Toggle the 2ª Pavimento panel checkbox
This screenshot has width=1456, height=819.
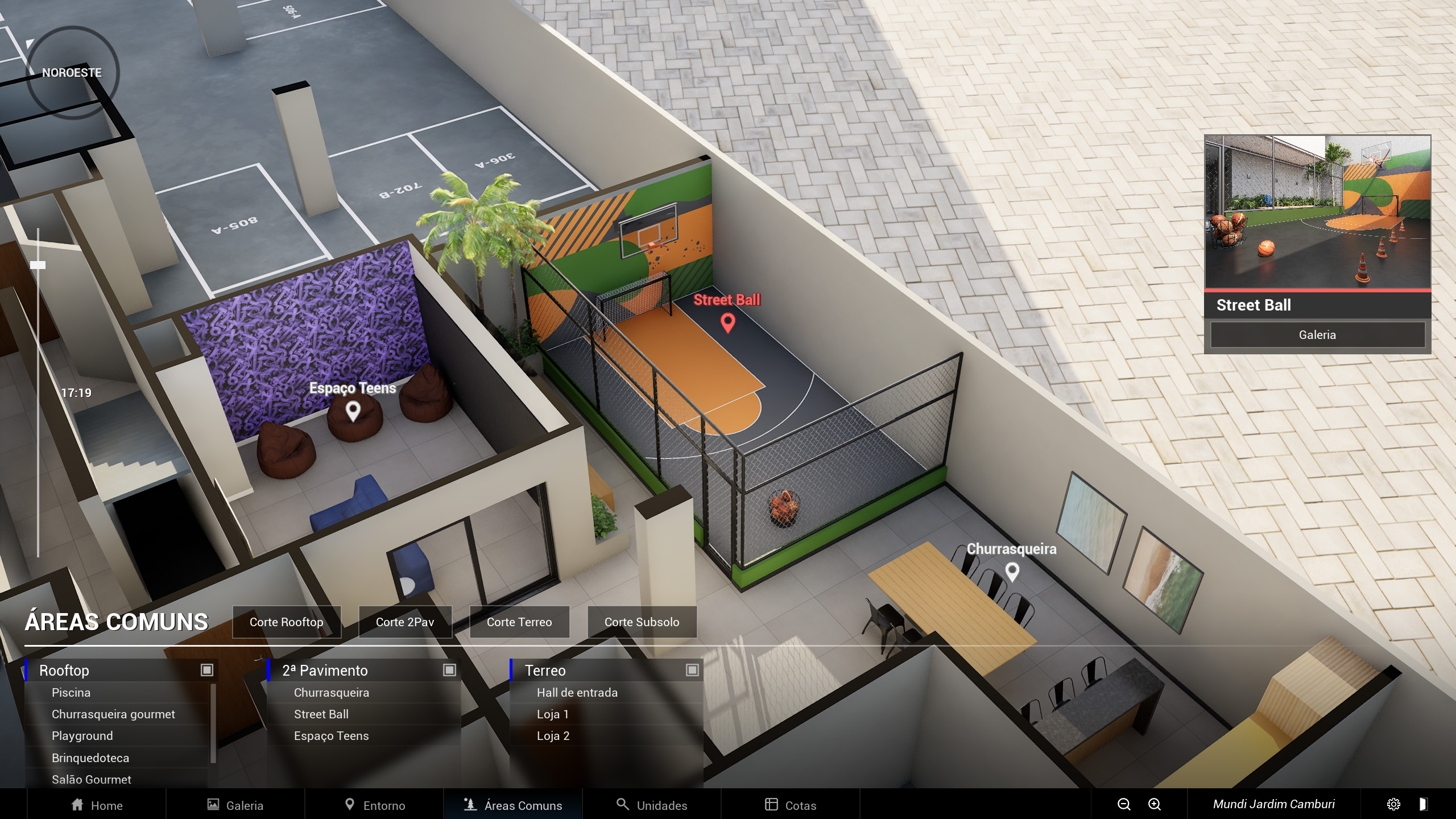[x=449, y=670]
